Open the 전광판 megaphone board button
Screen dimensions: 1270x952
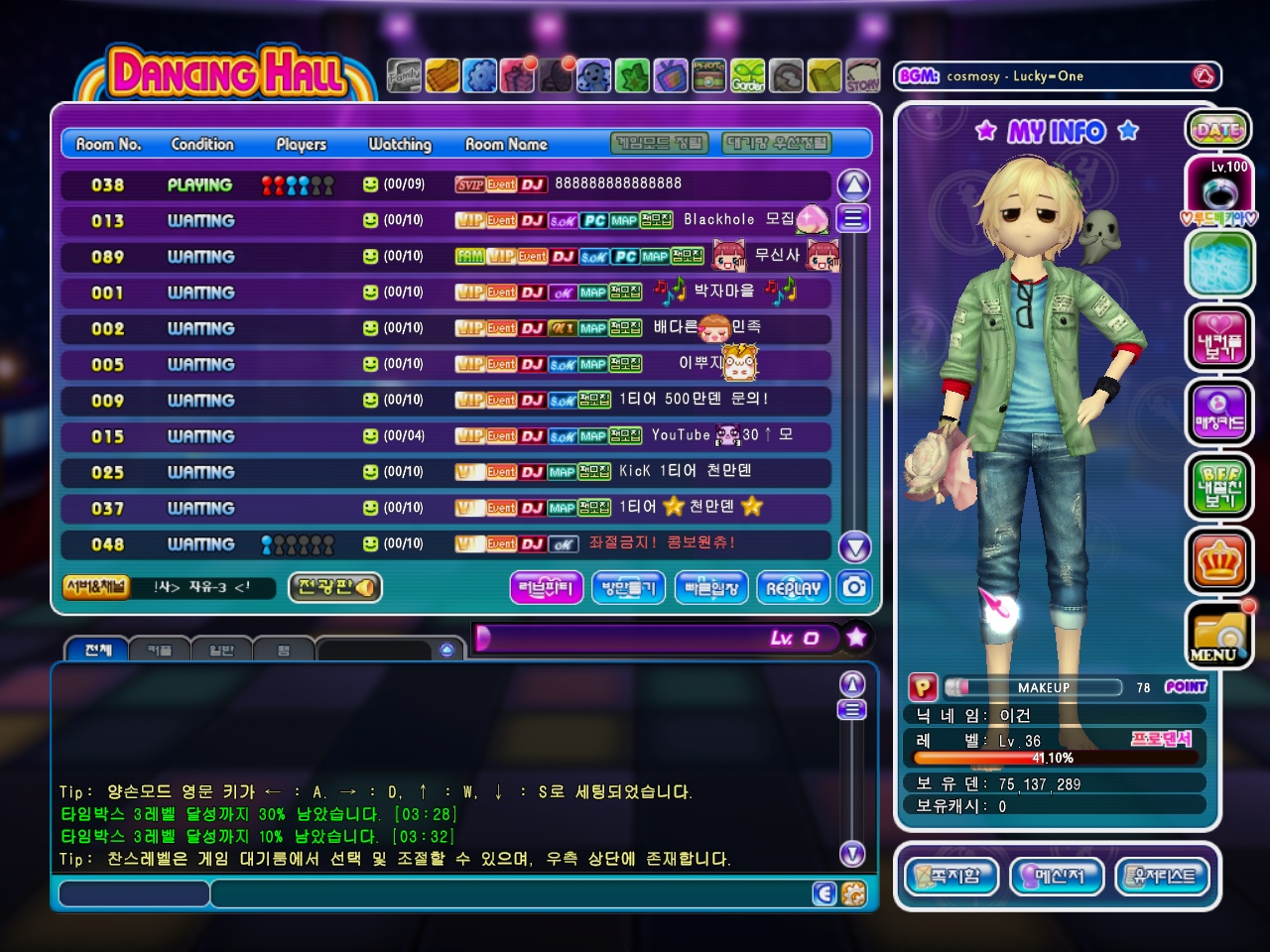coord(335,587)
